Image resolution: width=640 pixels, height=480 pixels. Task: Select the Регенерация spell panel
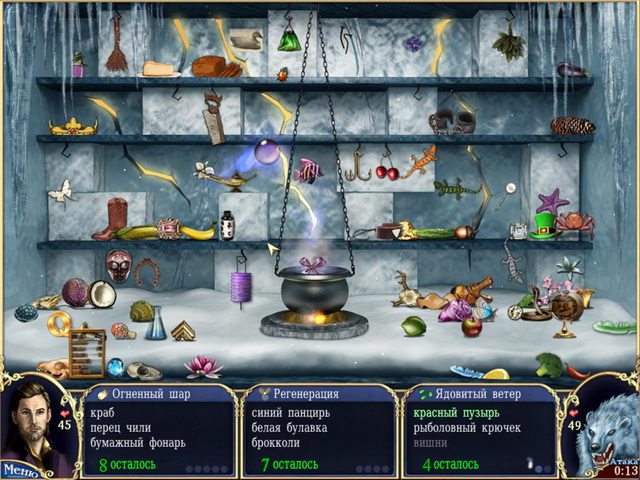pos(319,430)
